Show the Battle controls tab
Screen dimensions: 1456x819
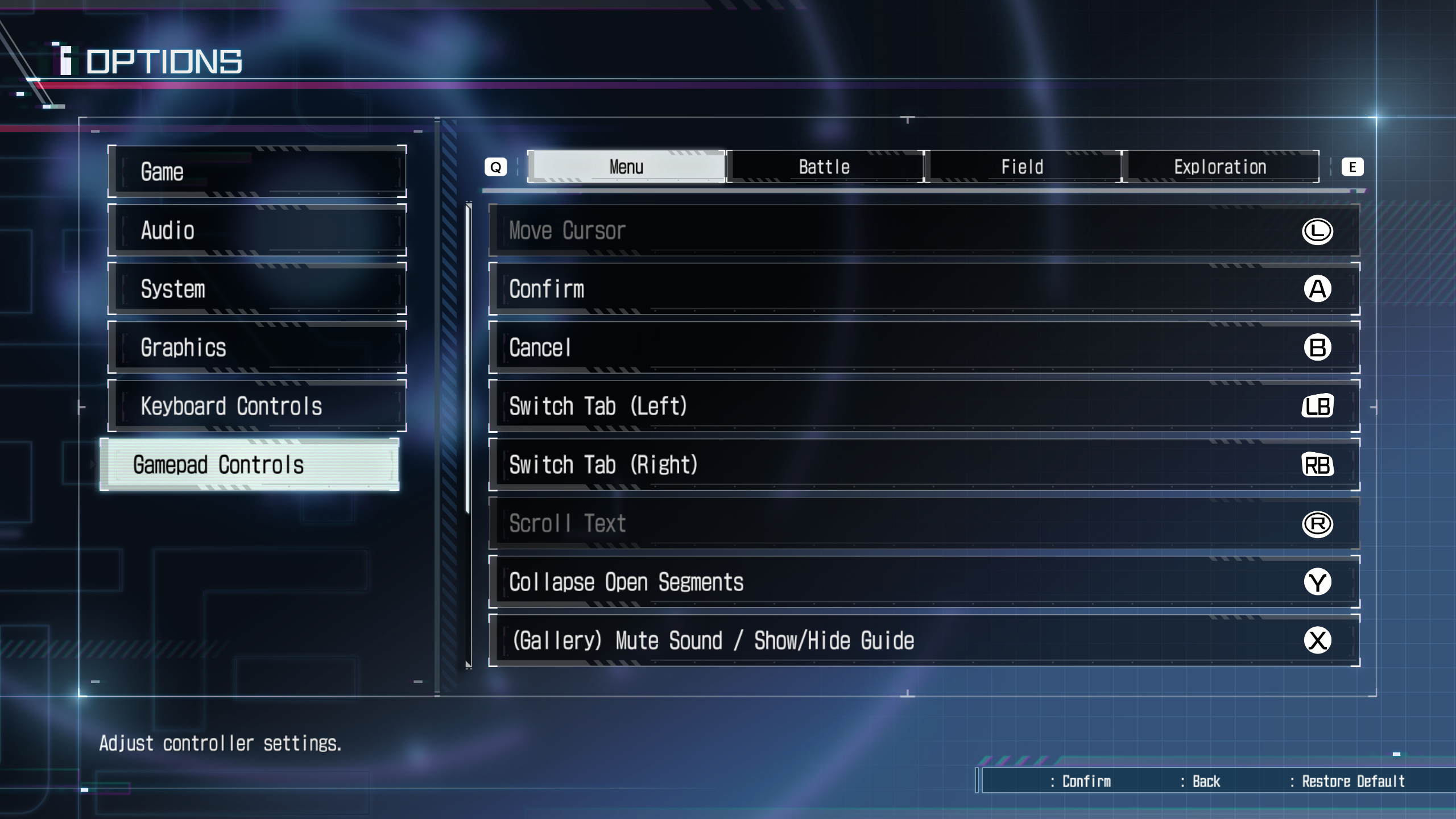[x=824, y=167]
